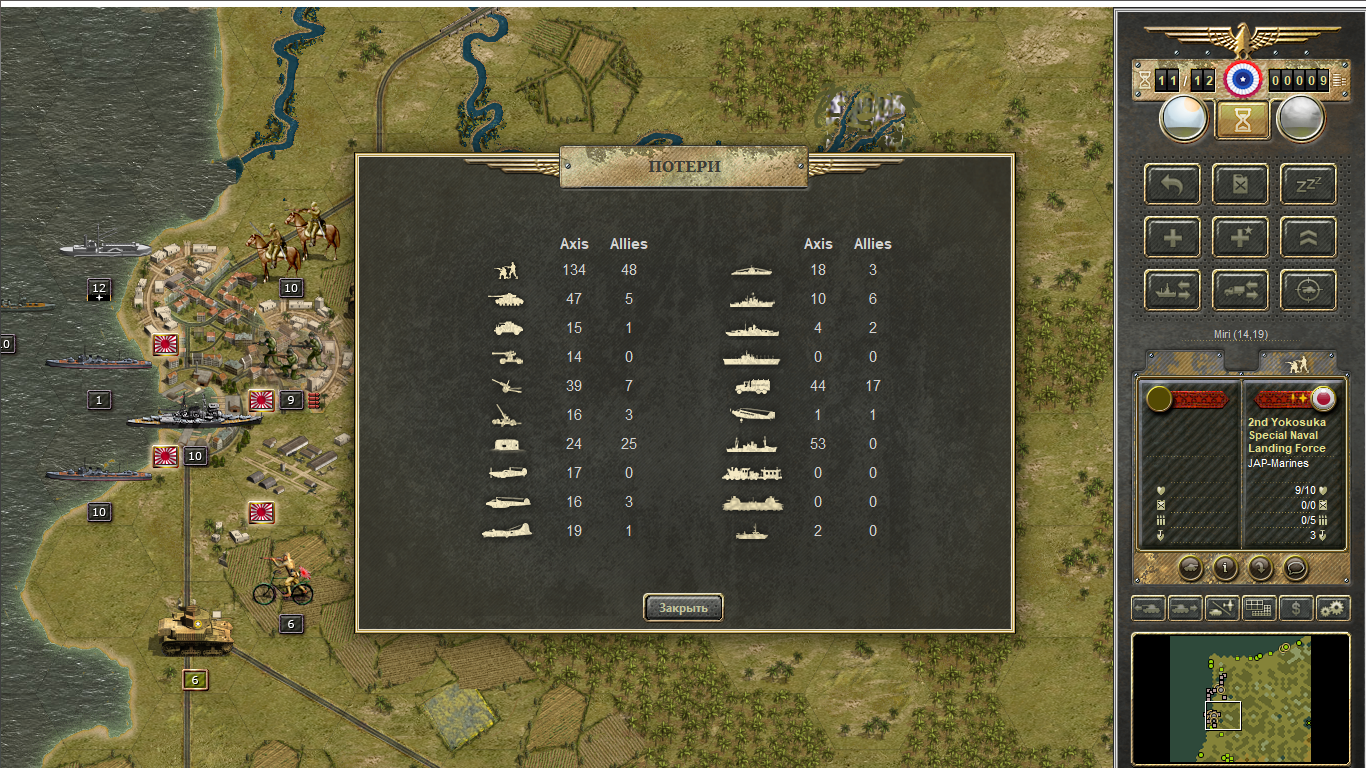Resupply the unit with the jerrycan button
1366x768 pixels.
(x=1240, y=185)
